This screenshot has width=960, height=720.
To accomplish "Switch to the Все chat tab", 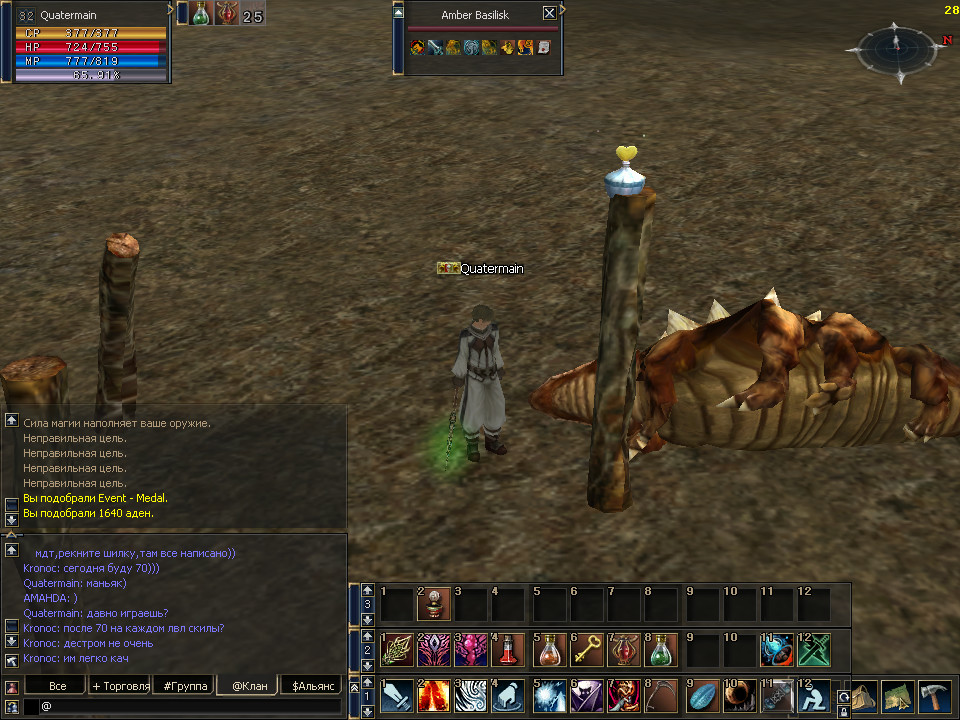I will 57,686.
